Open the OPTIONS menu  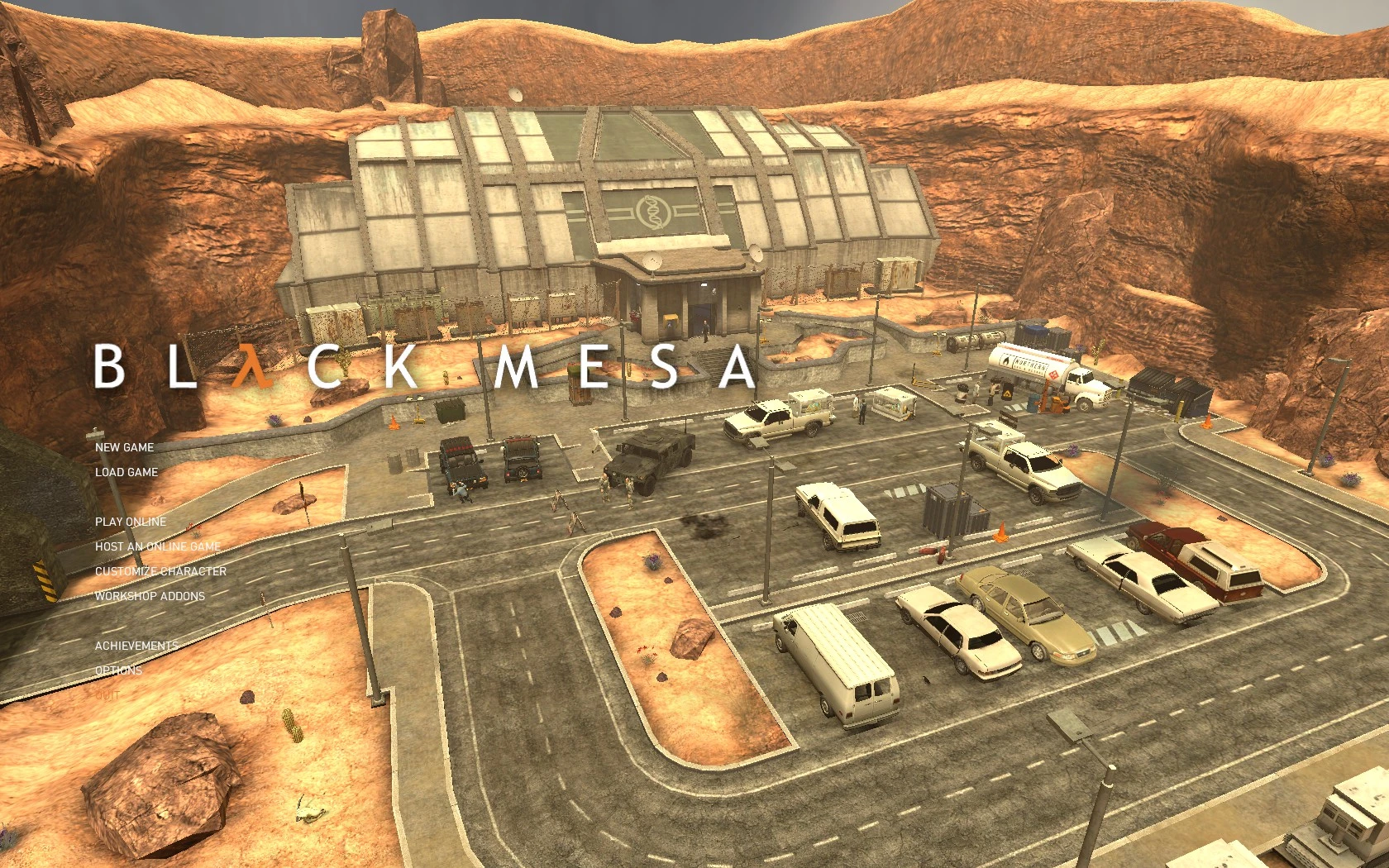(x=120, y=670)
